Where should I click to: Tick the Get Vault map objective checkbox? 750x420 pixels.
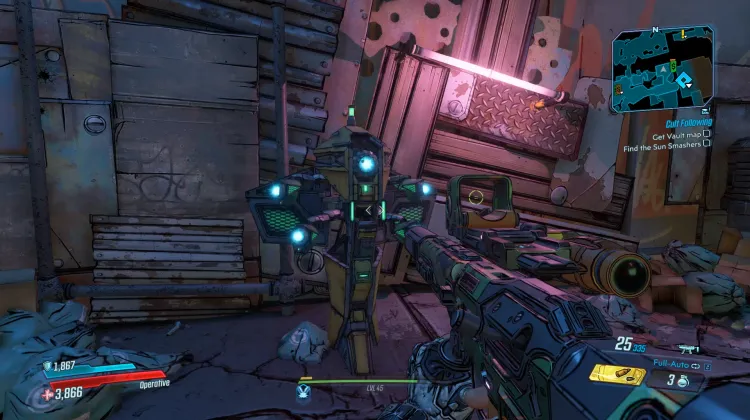[707, 134]
